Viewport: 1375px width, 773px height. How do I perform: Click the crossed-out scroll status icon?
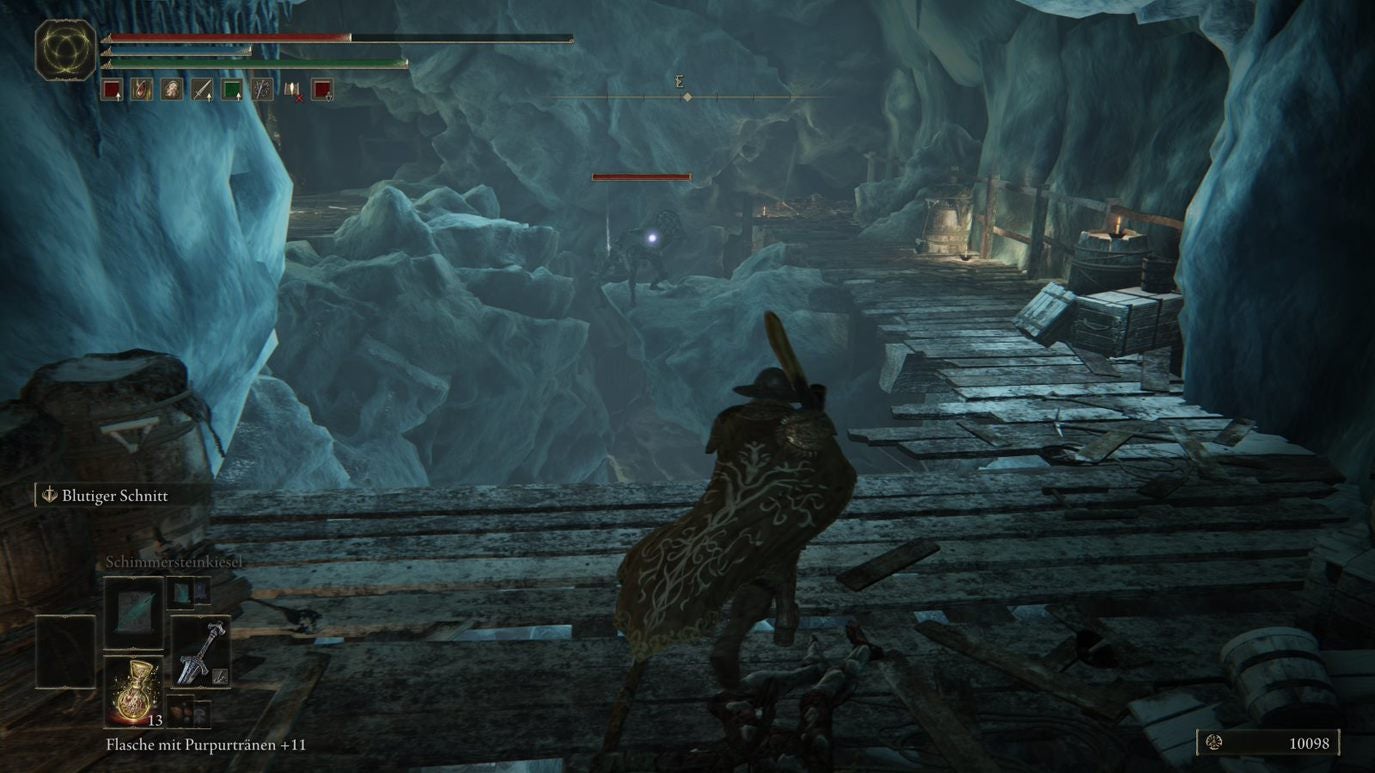294,89
